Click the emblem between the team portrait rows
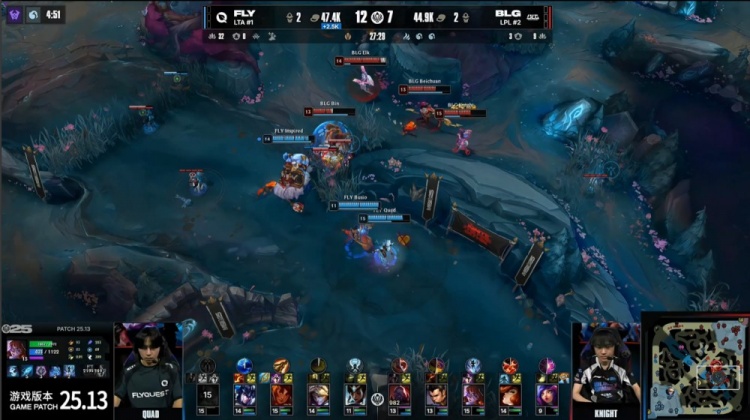Viewport: 750px width, 420px height. point(377,397)
